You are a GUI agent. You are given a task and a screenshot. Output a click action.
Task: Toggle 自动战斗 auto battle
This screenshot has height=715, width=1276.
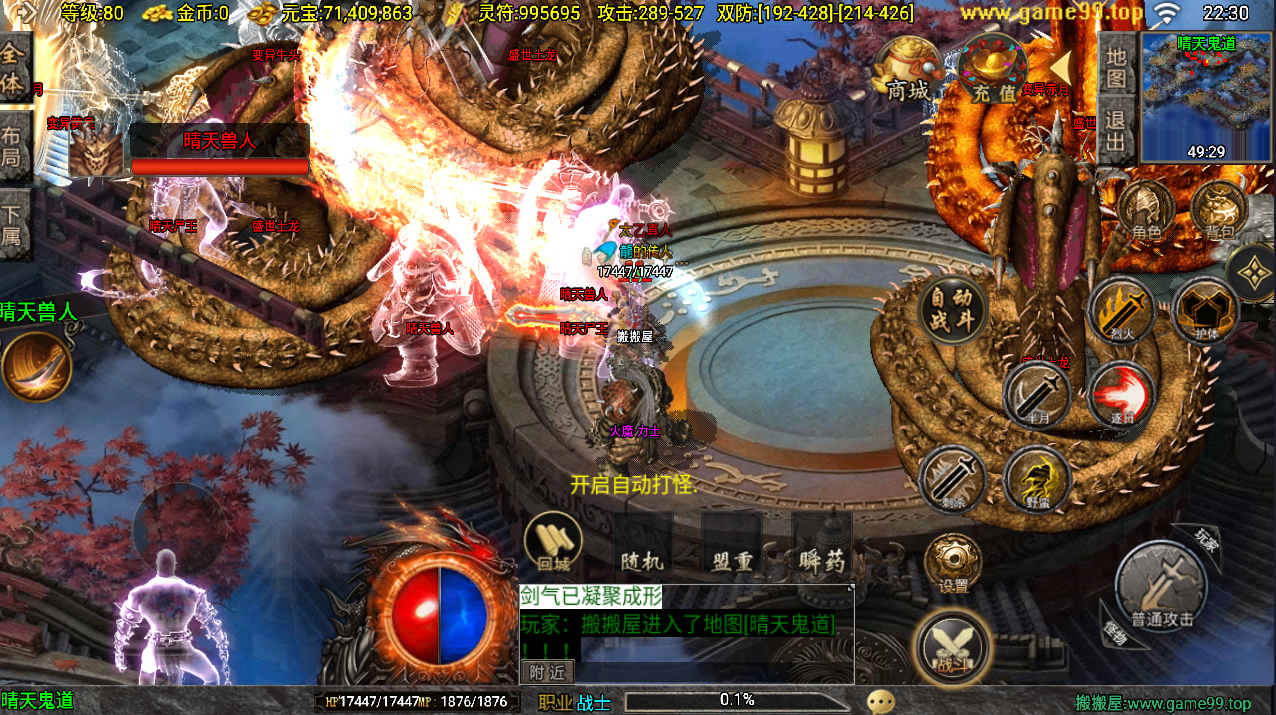[x=952, y=309]
